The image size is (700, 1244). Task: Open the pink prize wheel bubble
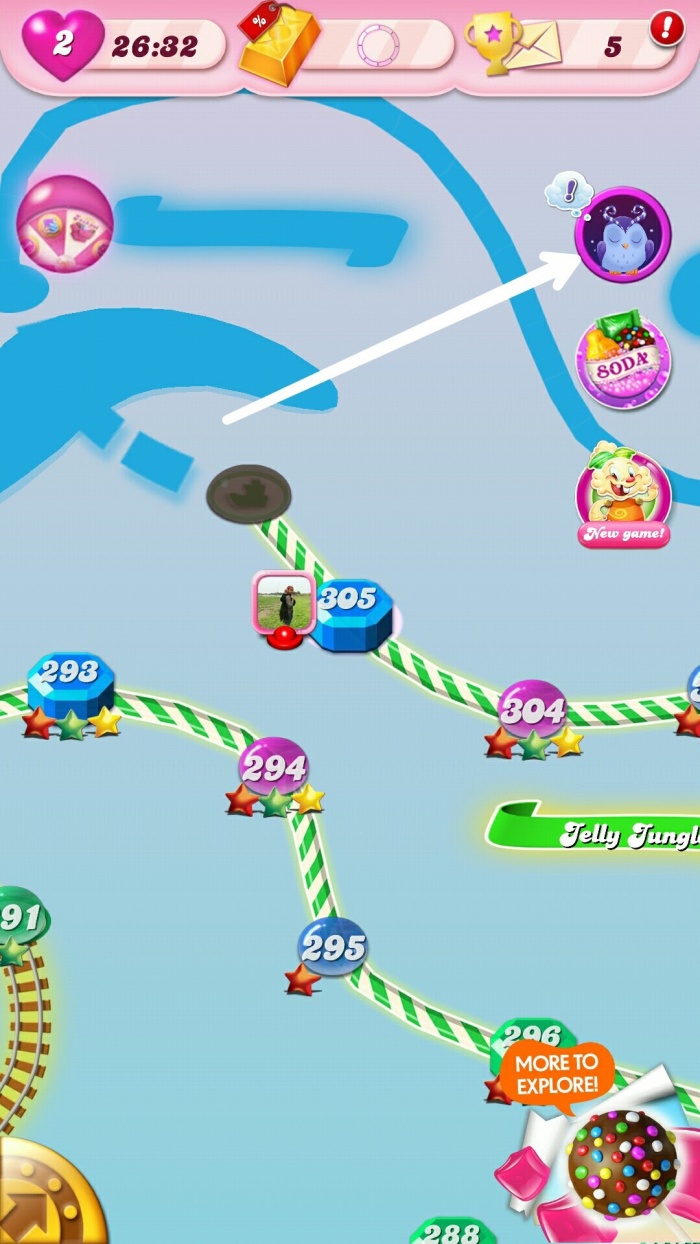[64, 224]
